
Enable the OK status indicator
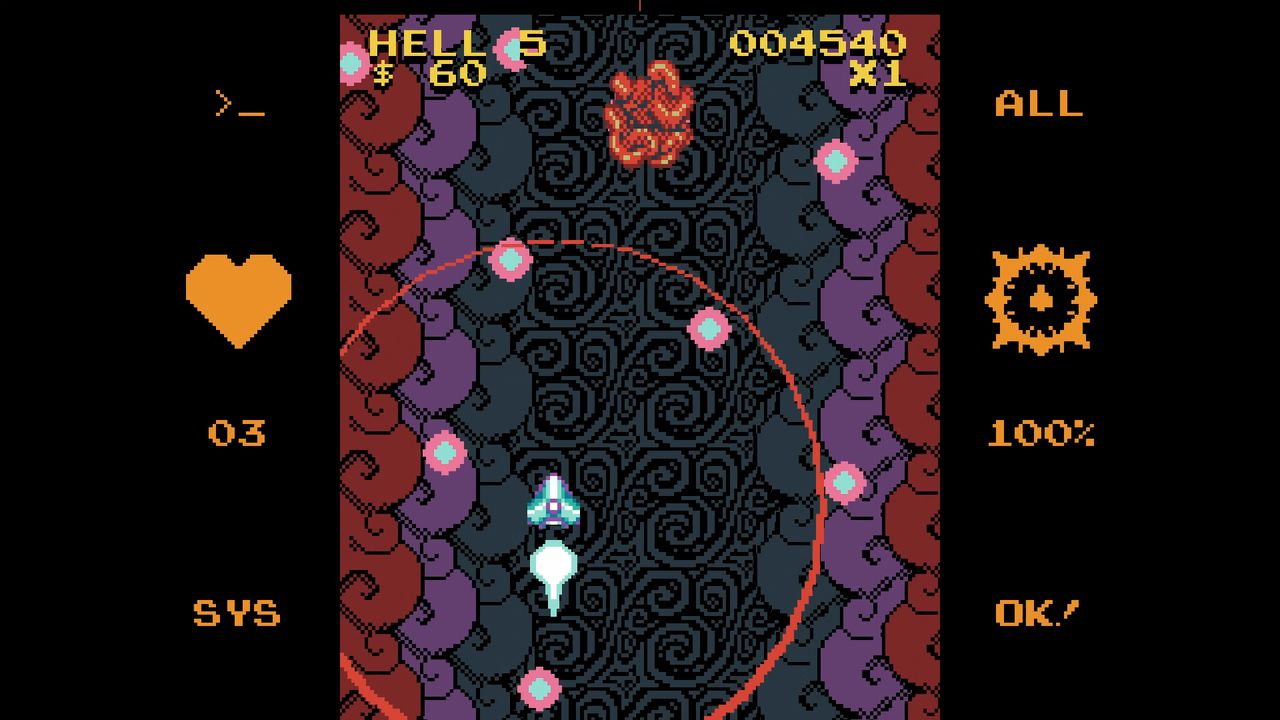coord(1035,612)
